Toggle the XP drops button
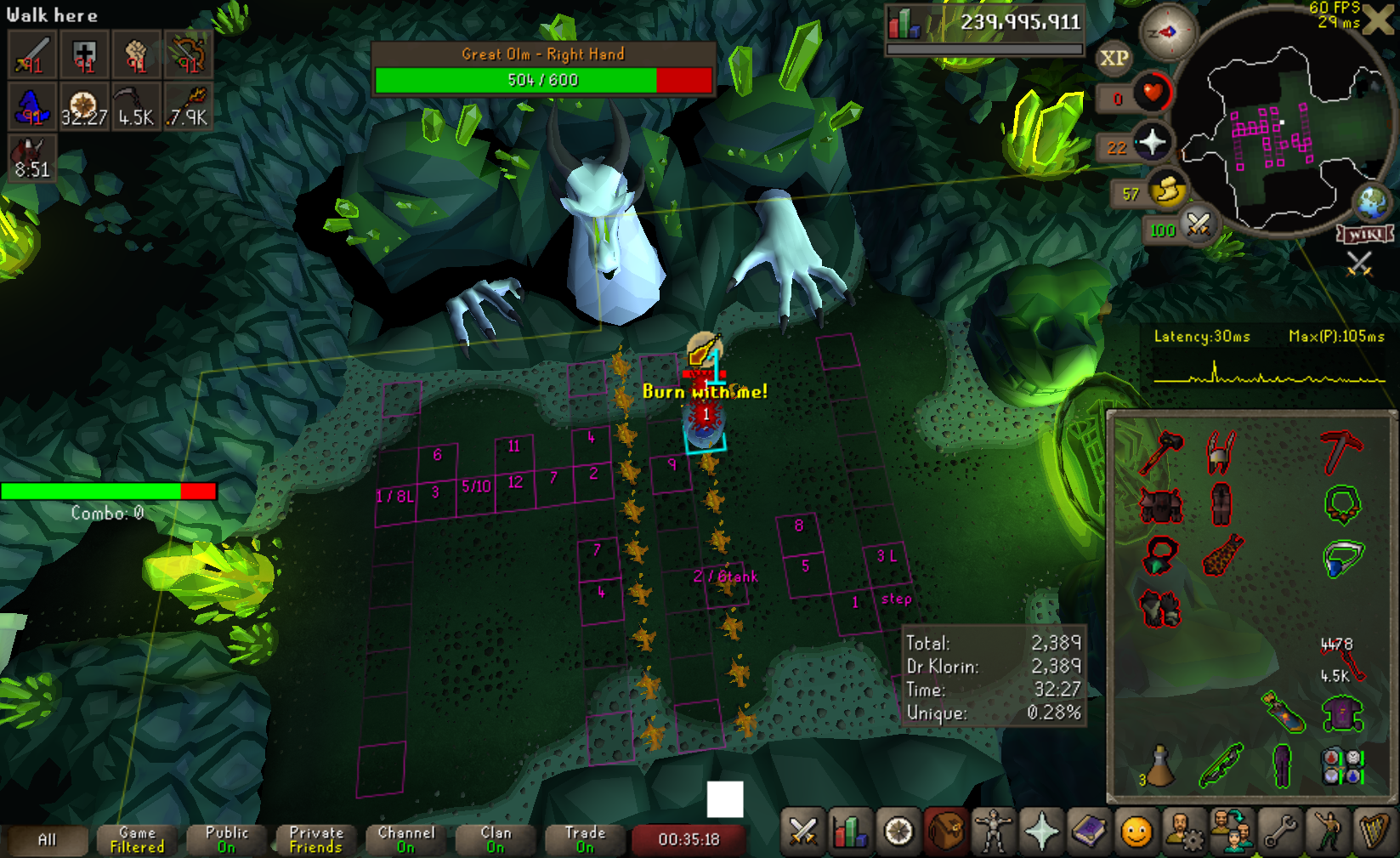 1114,58
